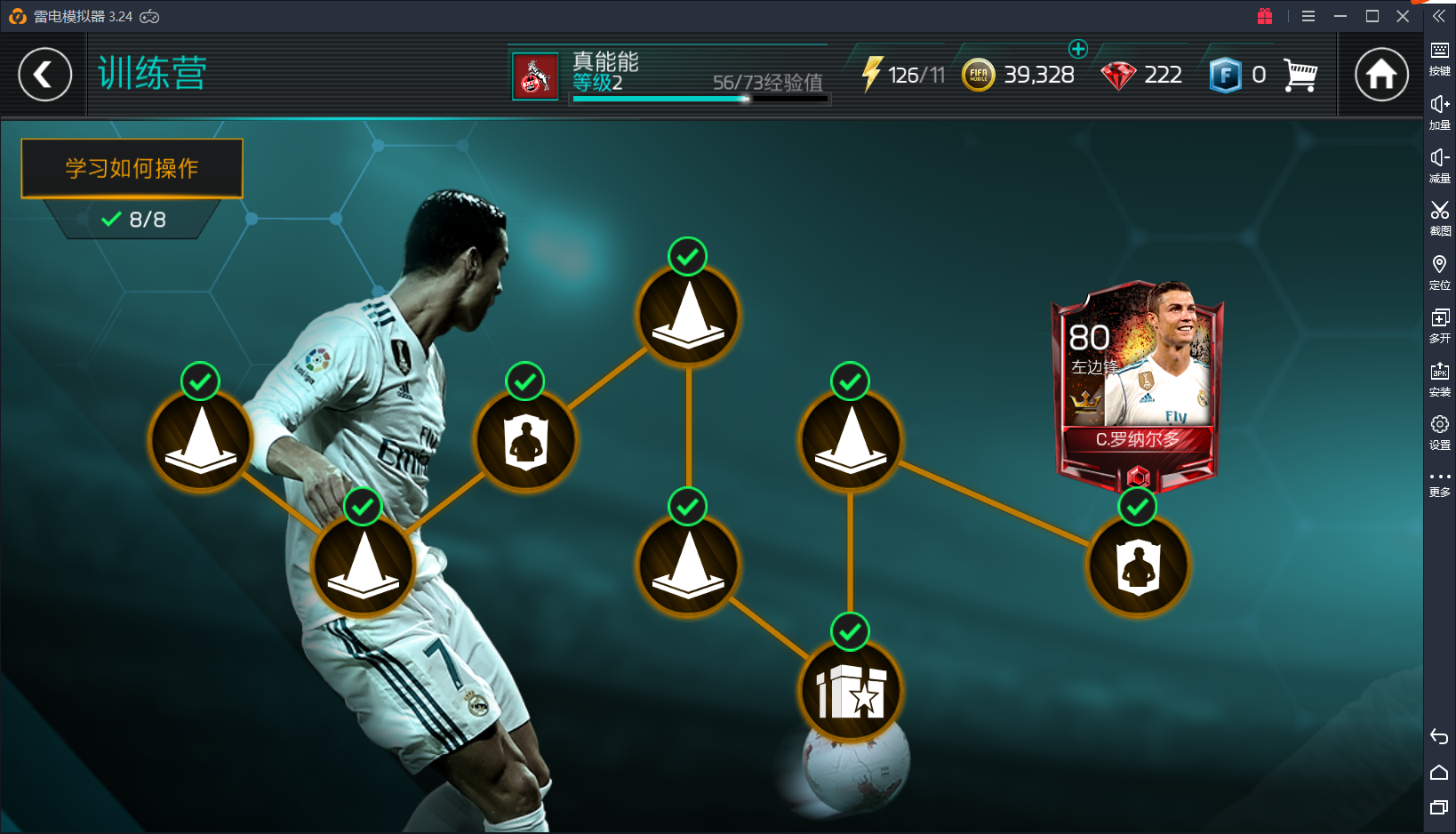Open the shopping cart
This screenshot has width=1456, height=834.
pos(1300,75)
